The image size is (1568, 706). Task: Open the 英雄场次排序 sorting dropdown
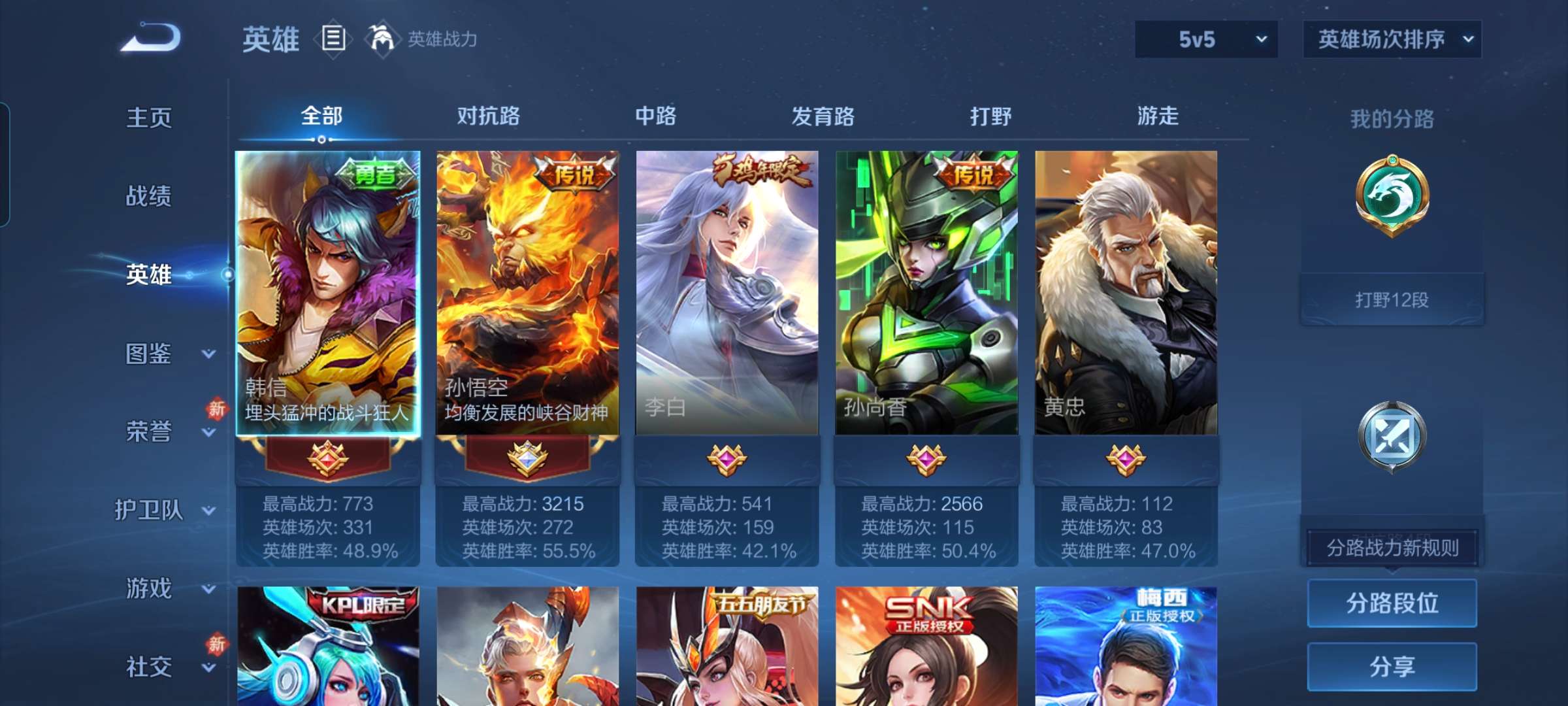pos(1392,41)
